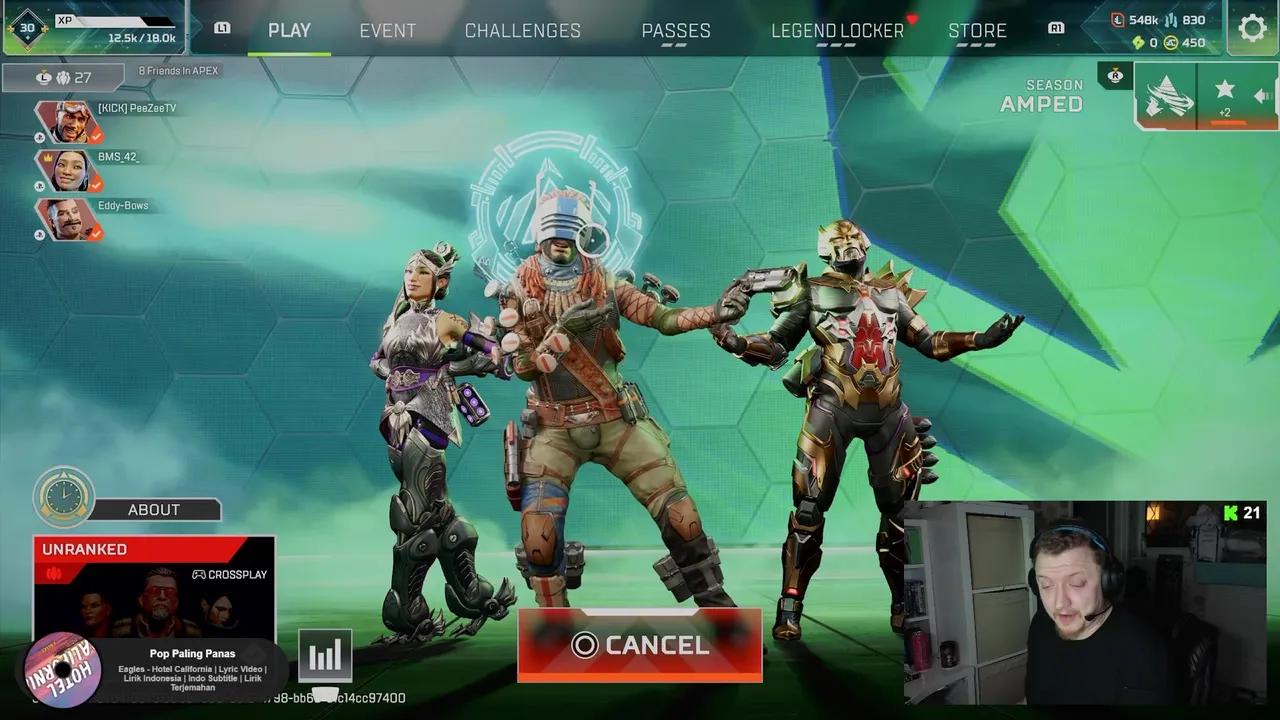The image size is (1280, 720).
Task: Click the Legend Tokens currency icon
Action: 1119,18
